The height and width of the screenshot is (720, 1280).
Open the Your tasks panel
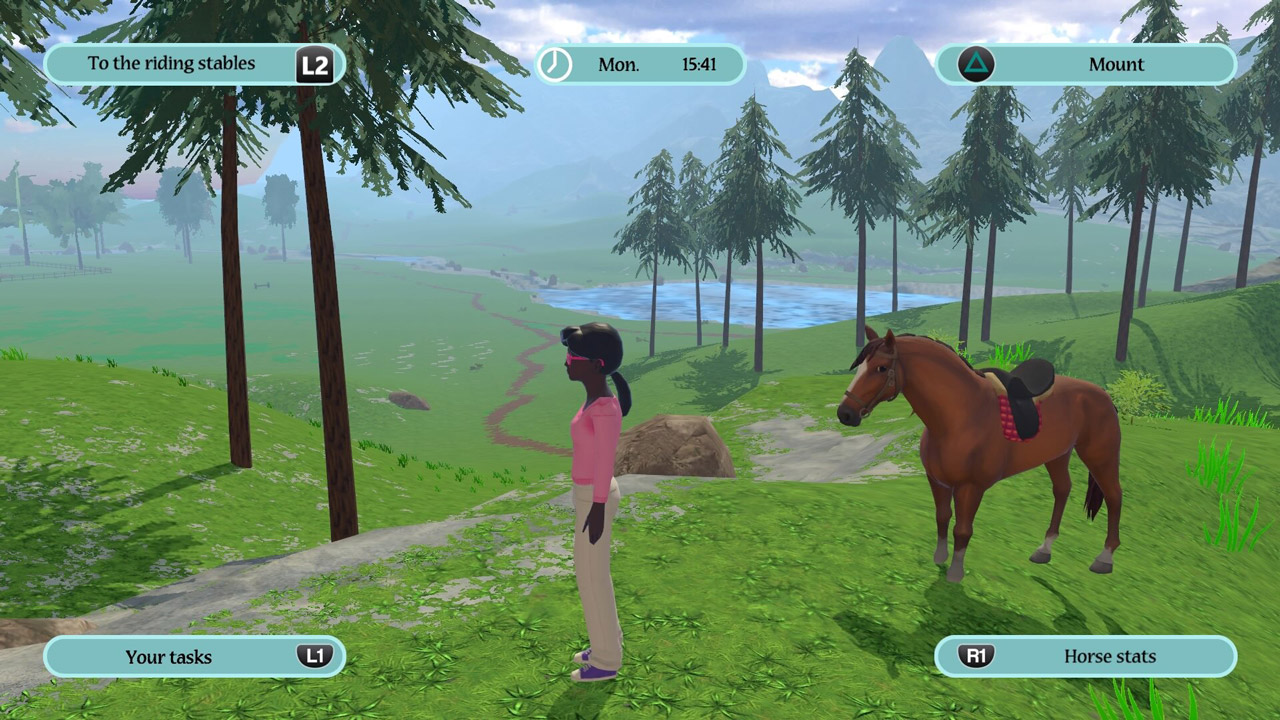(195, 657)
